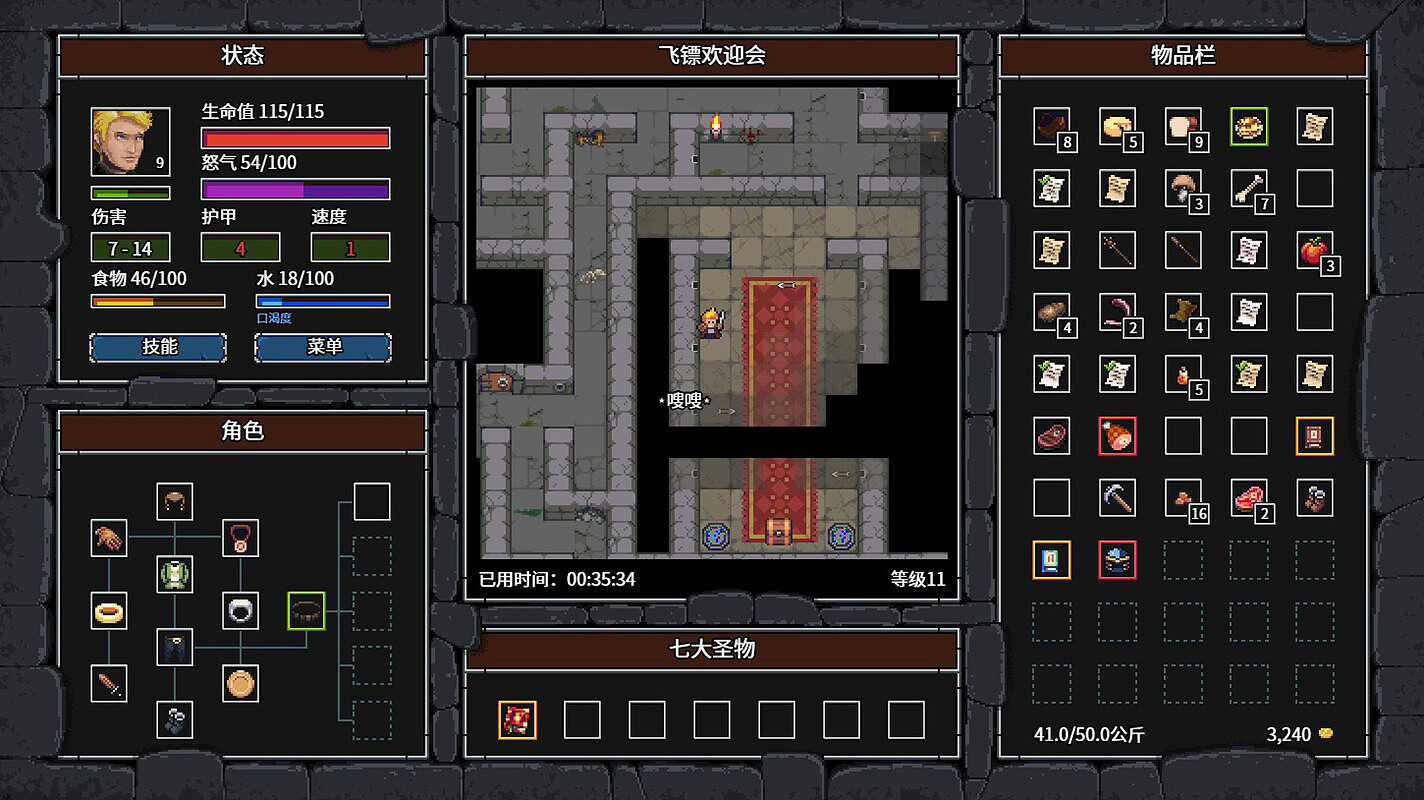Open the 技能 (skills) panel

pyautogui.click(x=158, y=347)
